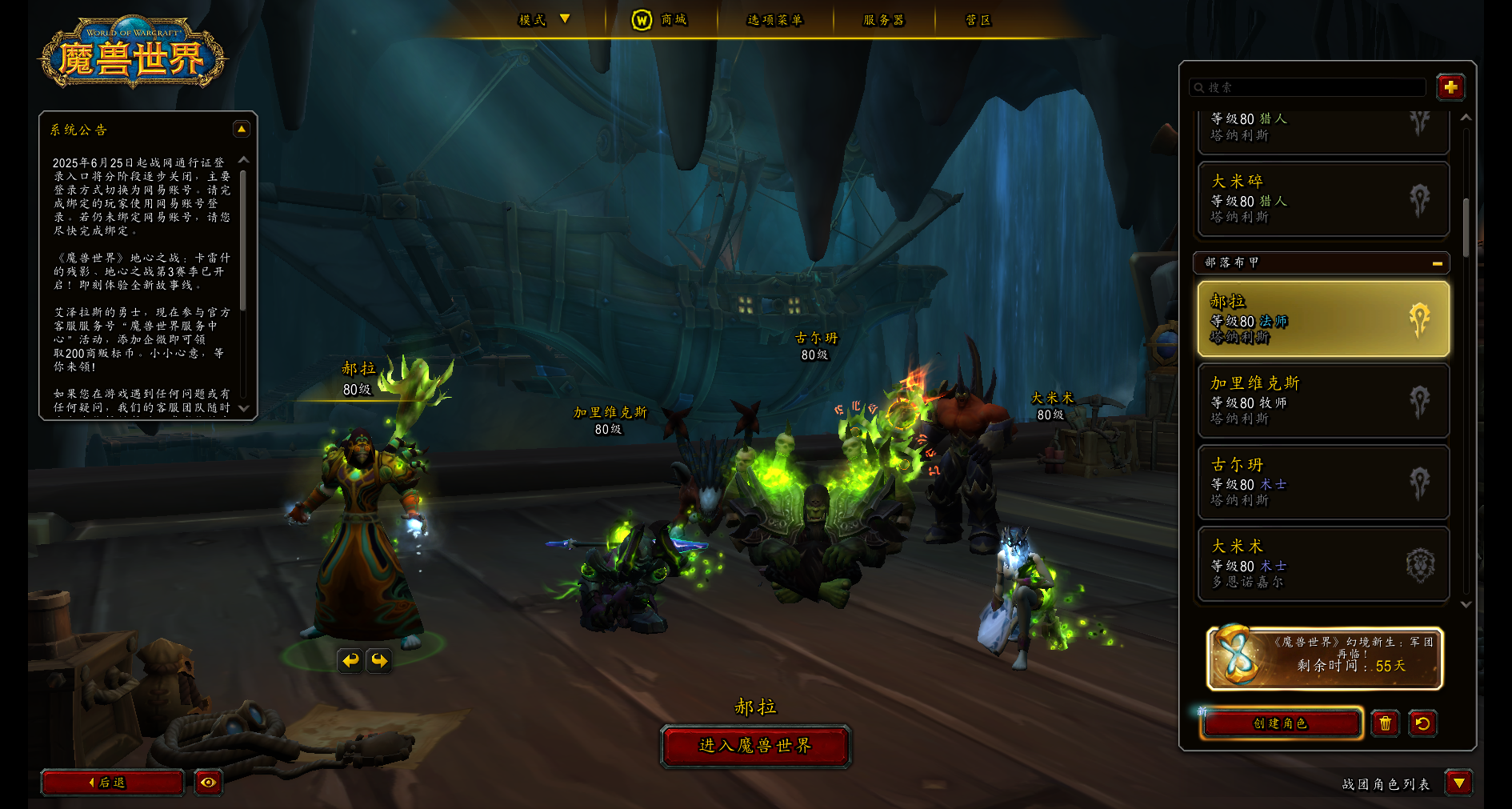Click the trash can delete character button
The image size is (1512, 809).
pyautogui.click(x=1386, y=723)
